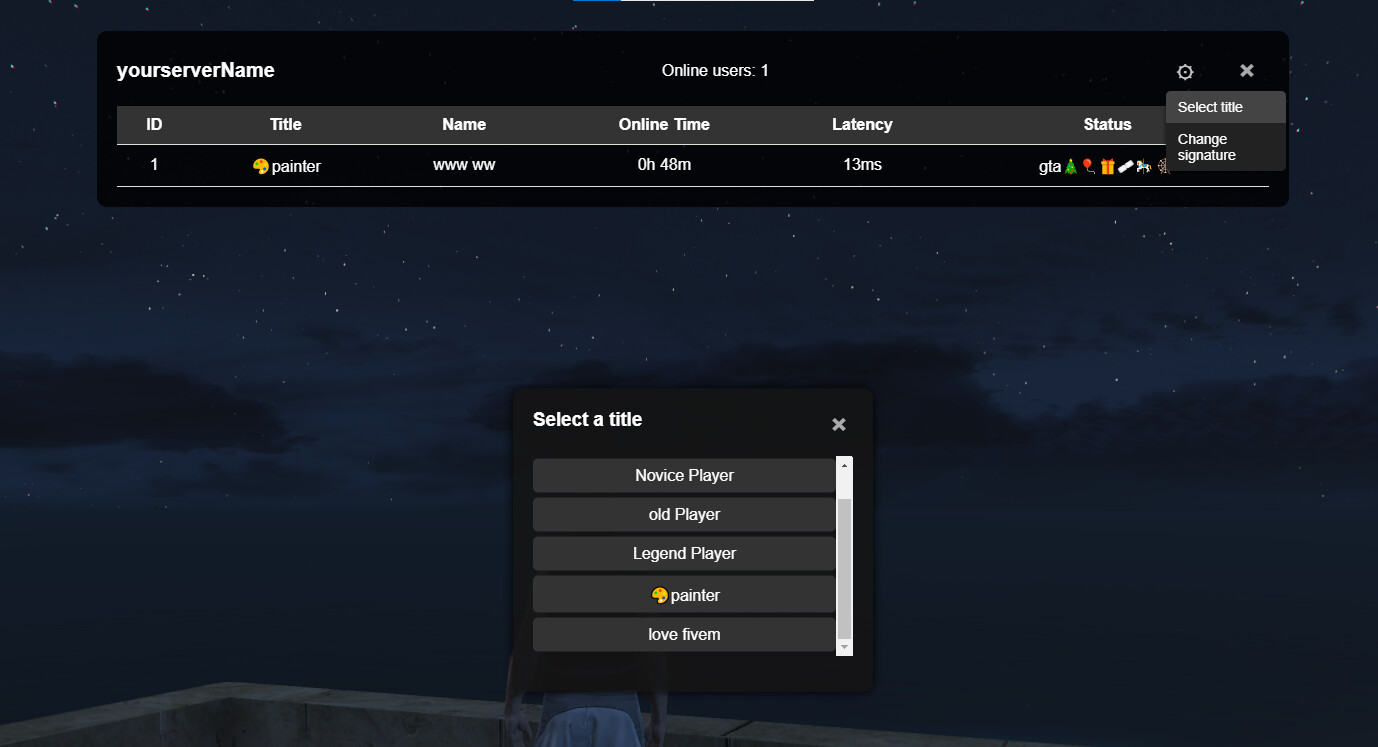Image resolution: width=1378 pixels, height=747 pixels.
Task: Select the love fivem title
Action: (684, 634)
